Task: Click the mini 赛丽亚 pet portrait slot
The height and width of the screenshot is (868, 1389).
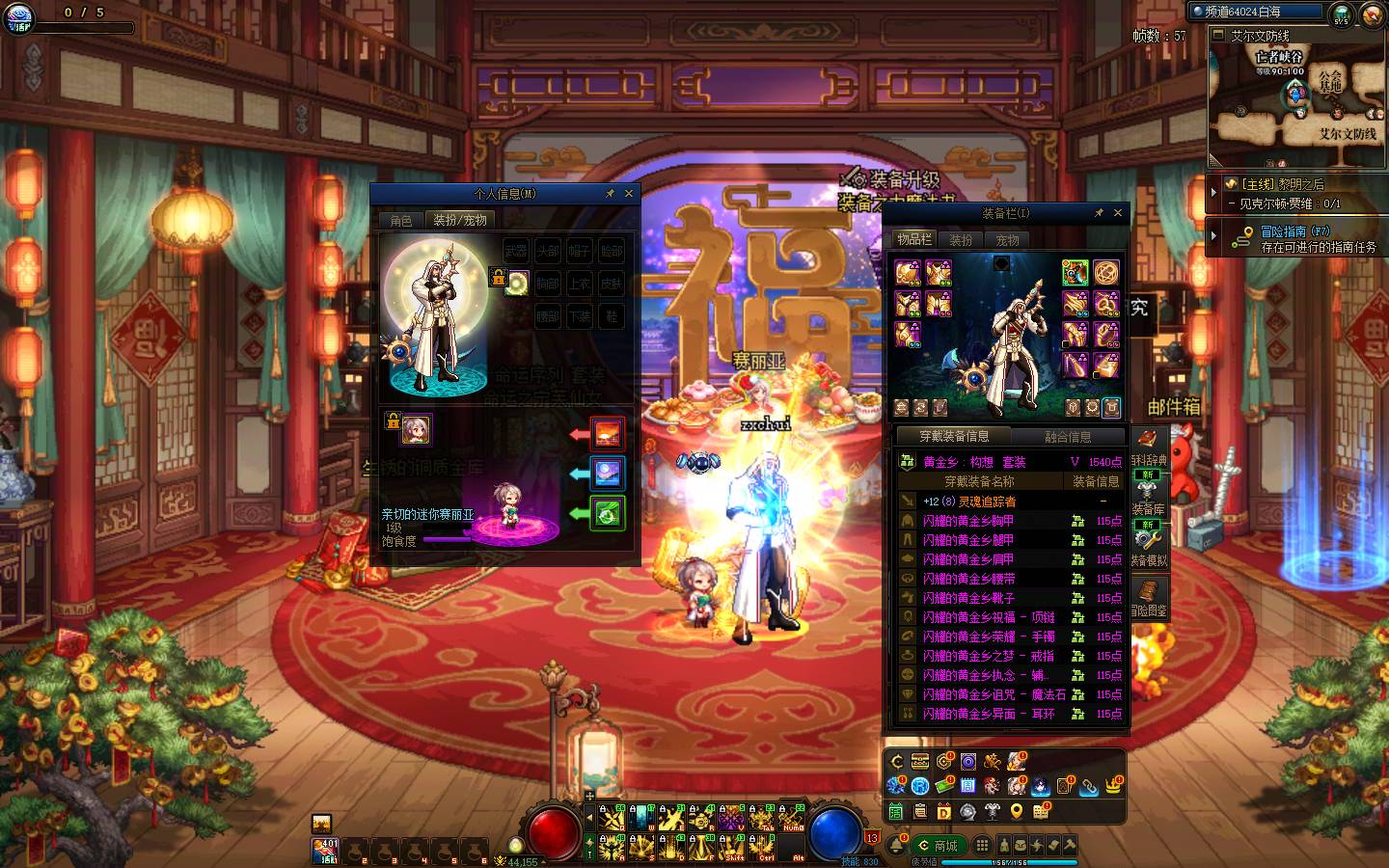Action: click(416, 429)
